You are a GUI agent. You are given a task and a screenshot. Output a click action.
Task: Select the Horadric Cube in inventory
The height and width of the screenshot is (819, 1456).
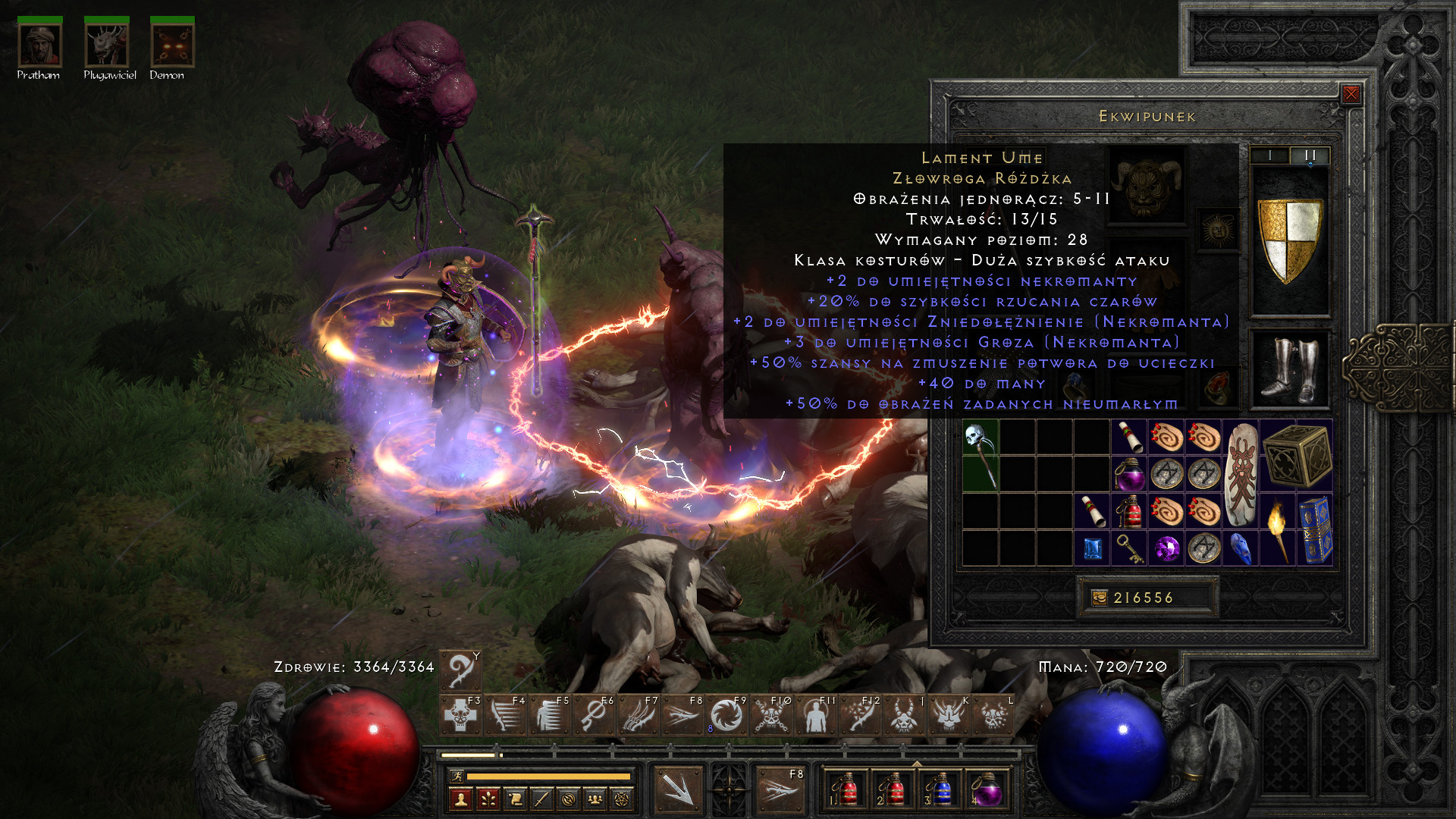tap(1297, 455)
